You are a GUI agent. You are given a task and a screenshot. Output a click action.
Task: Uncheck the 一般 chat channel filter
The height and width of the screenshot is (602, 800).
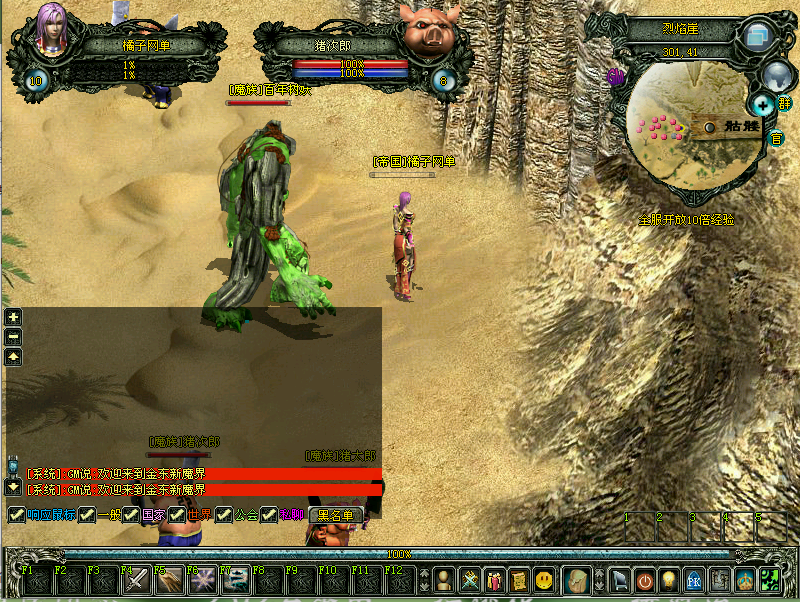coord(87,515)
